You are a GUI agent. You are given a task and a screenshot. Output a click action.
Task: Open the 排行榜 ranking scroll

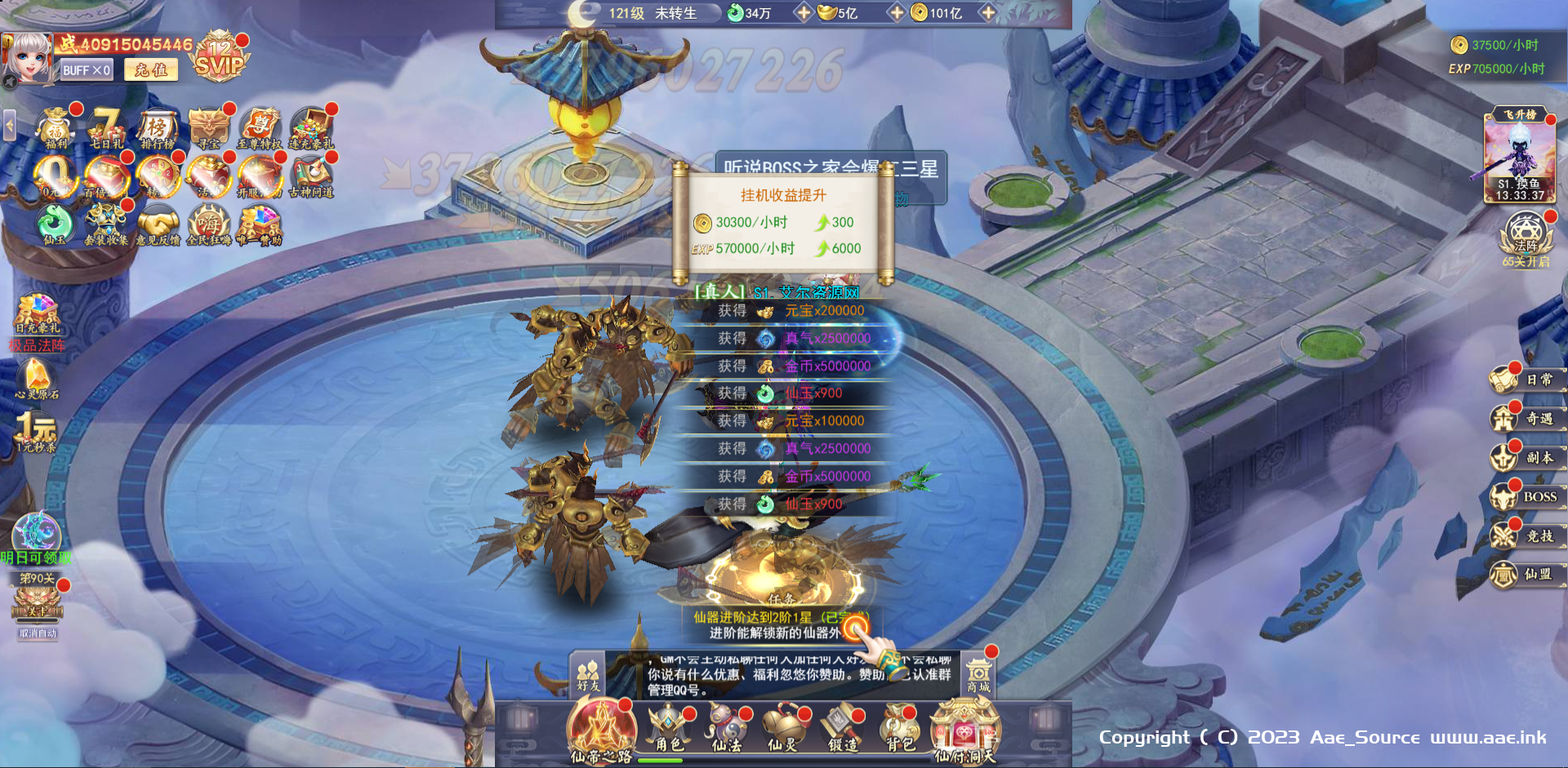157,129
